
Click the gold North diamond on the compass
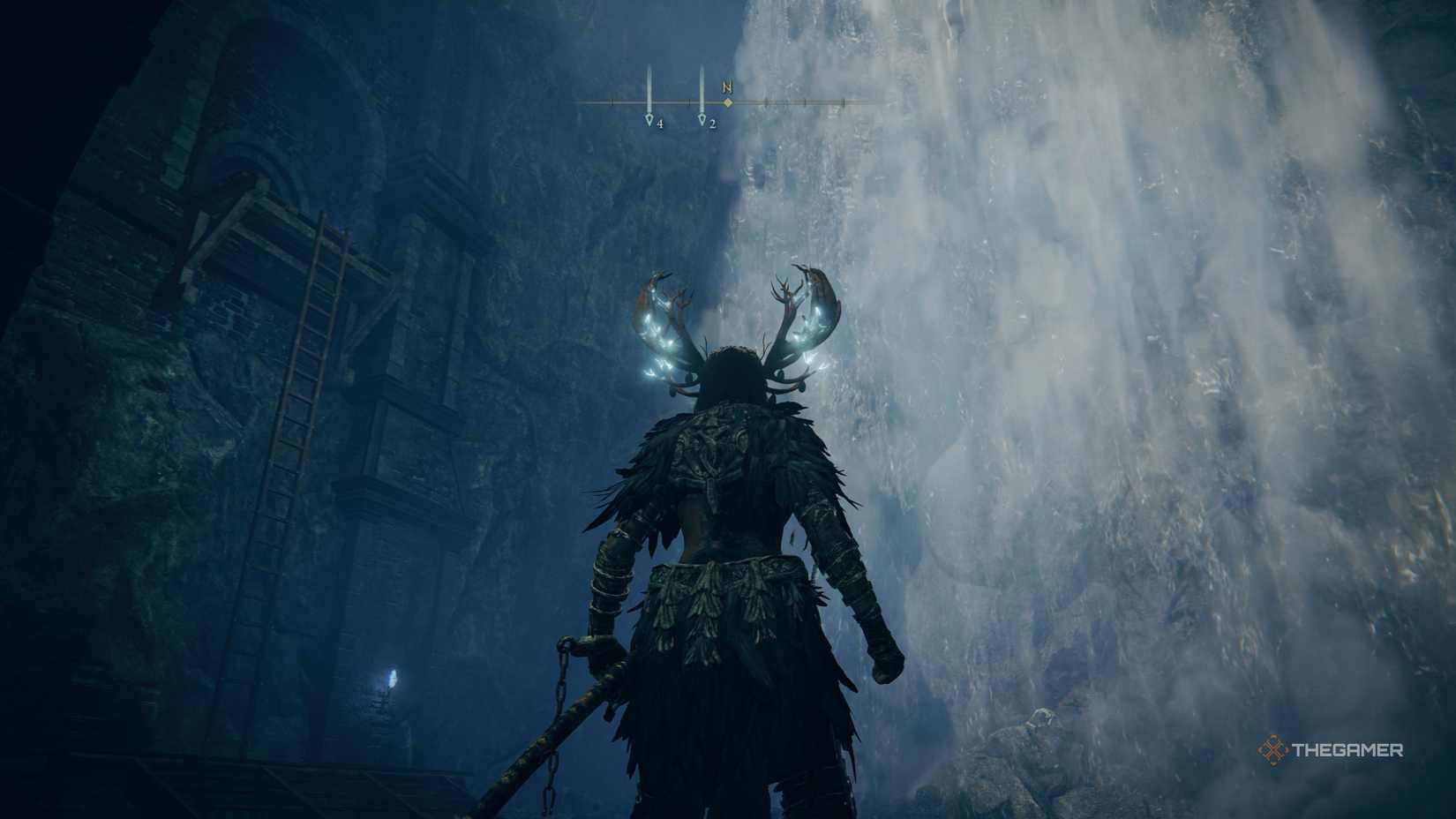click(x=726, y=103)
